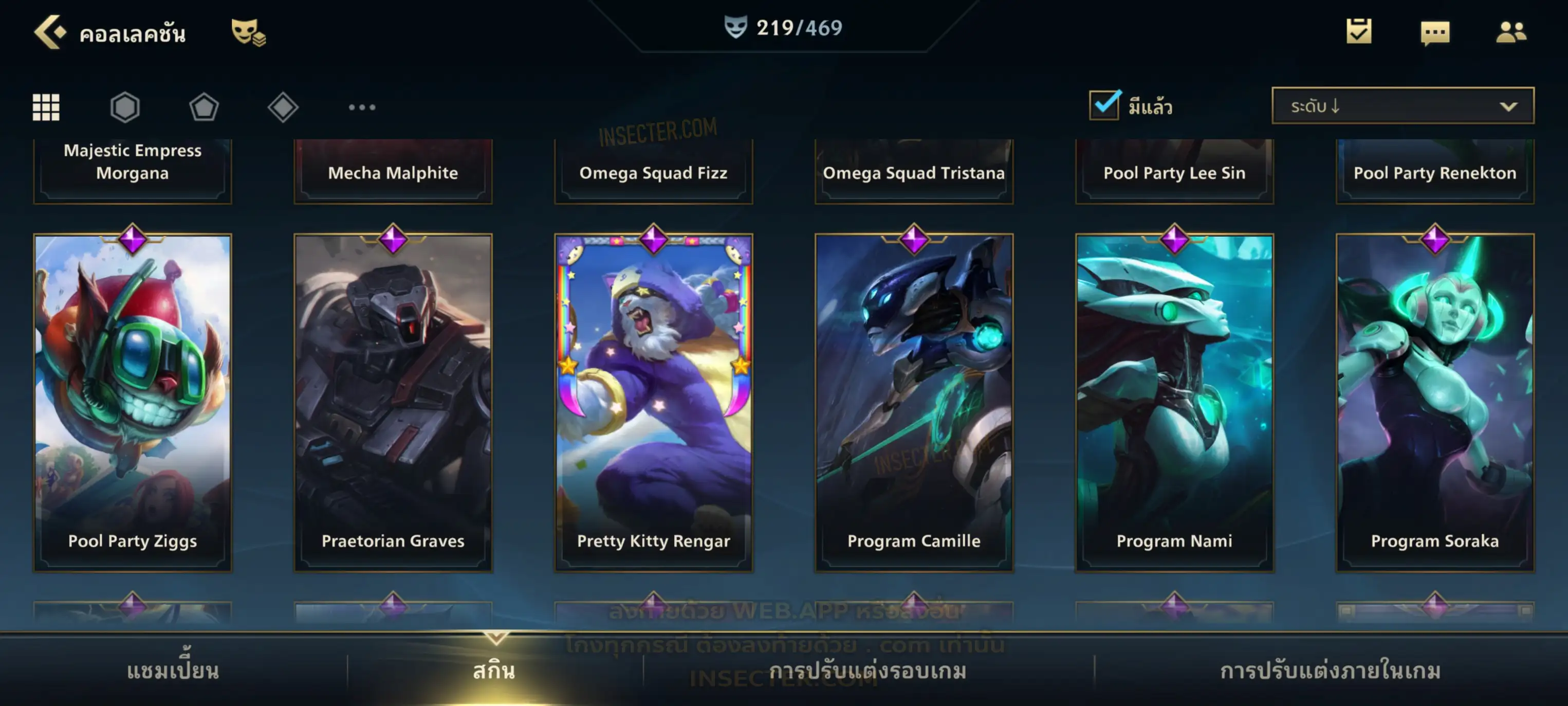
Task: Open the Program Nami skin
Action: pyautogui.click(x=1174, y=402)
